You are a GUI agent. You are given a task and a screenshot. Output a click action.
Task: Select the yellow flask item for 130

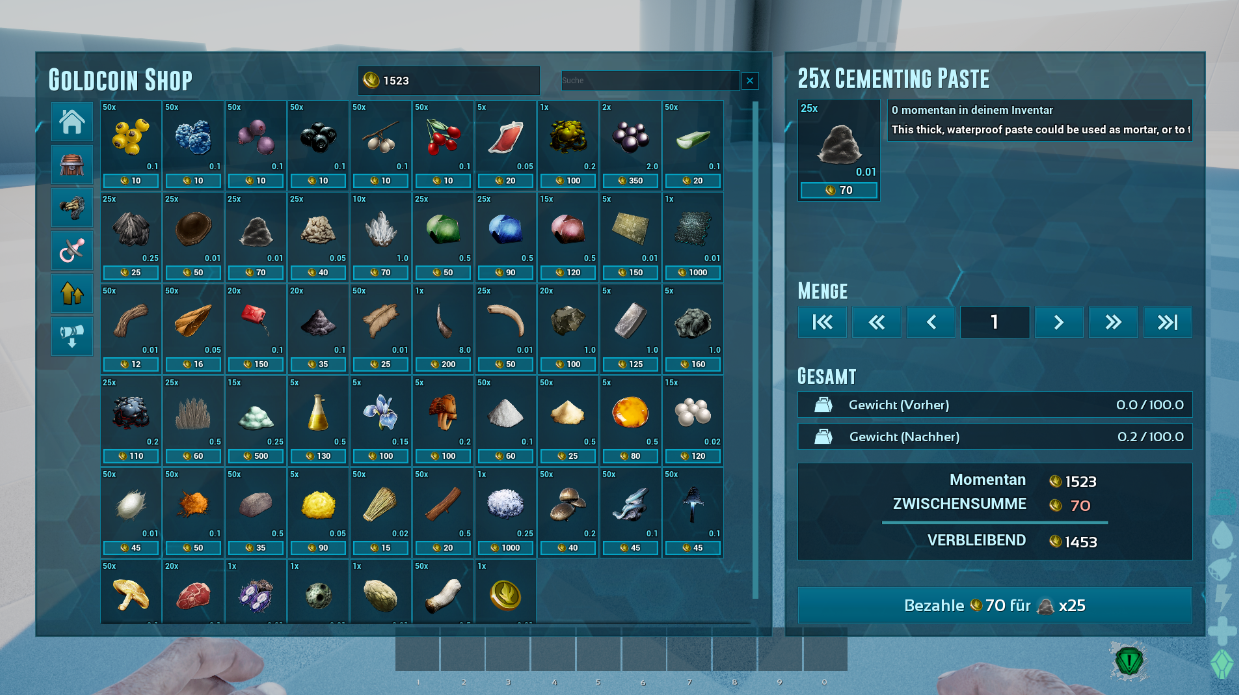click(318, 418)
